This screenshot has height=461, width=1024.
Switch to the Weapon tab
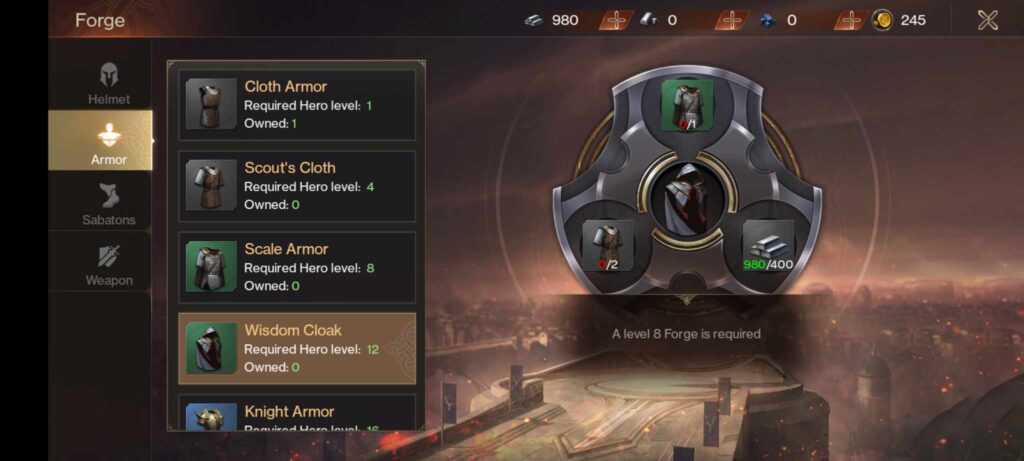(x=108, y=263)
